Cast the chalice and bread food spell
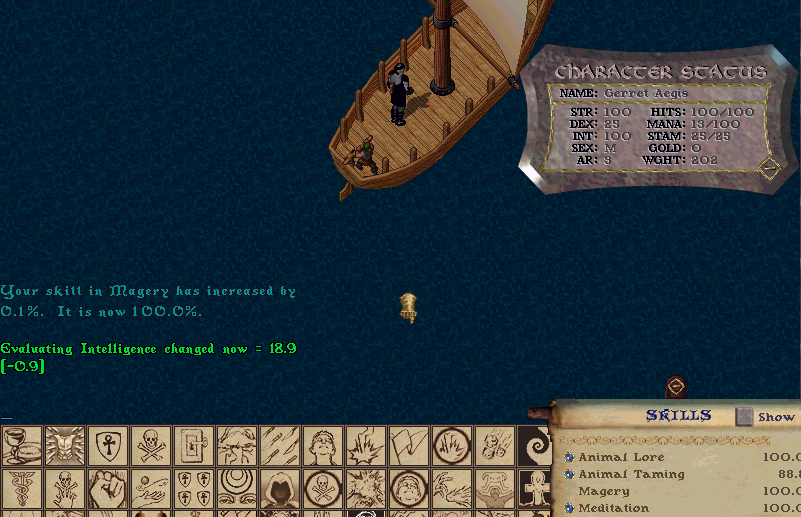Image resolution: width=801 pixels, height=517 pixels. (21, 445)
